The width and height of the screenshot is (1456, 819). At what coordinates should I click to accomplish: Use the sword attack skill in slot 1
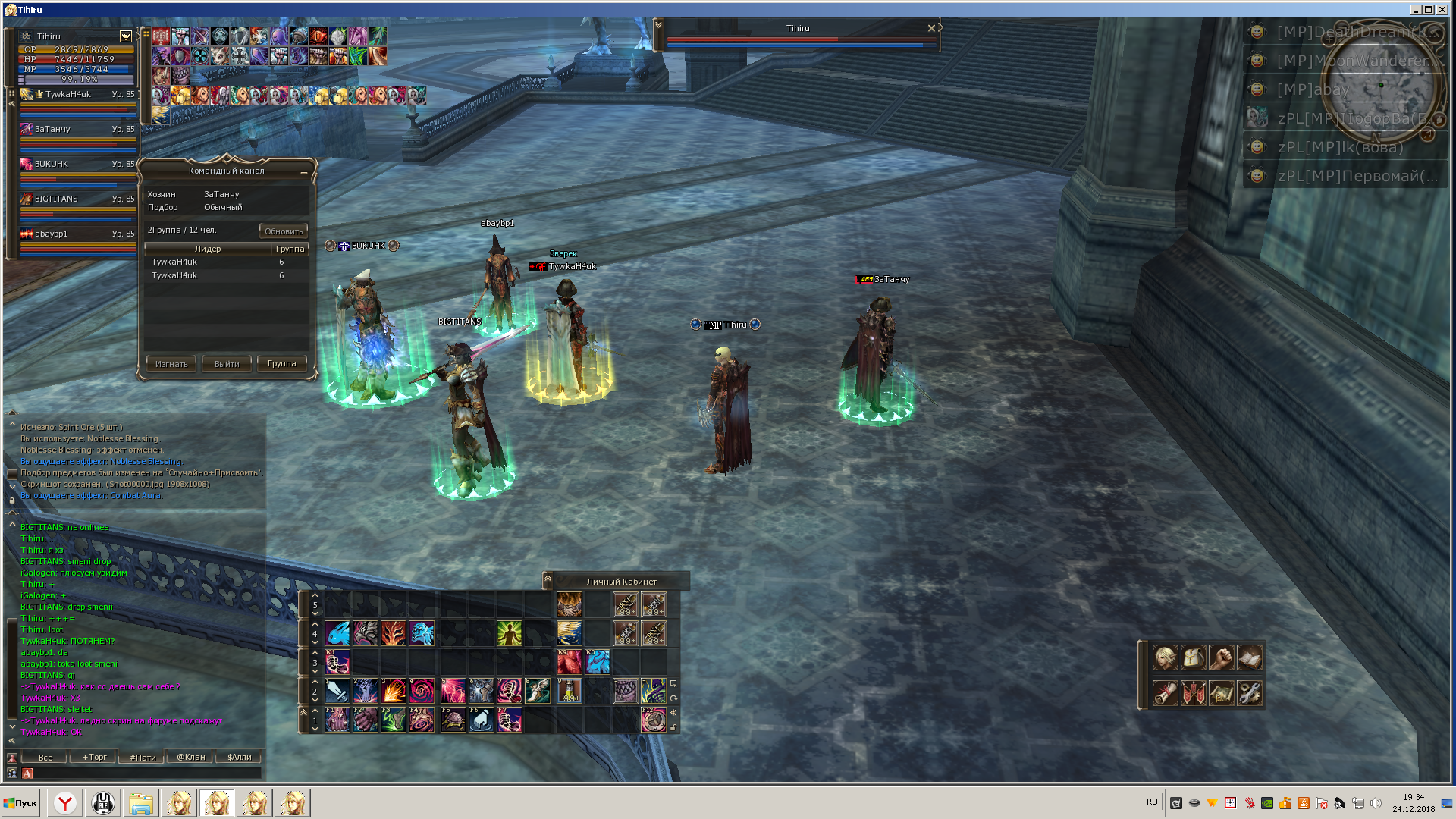click(x=337, y=691)
